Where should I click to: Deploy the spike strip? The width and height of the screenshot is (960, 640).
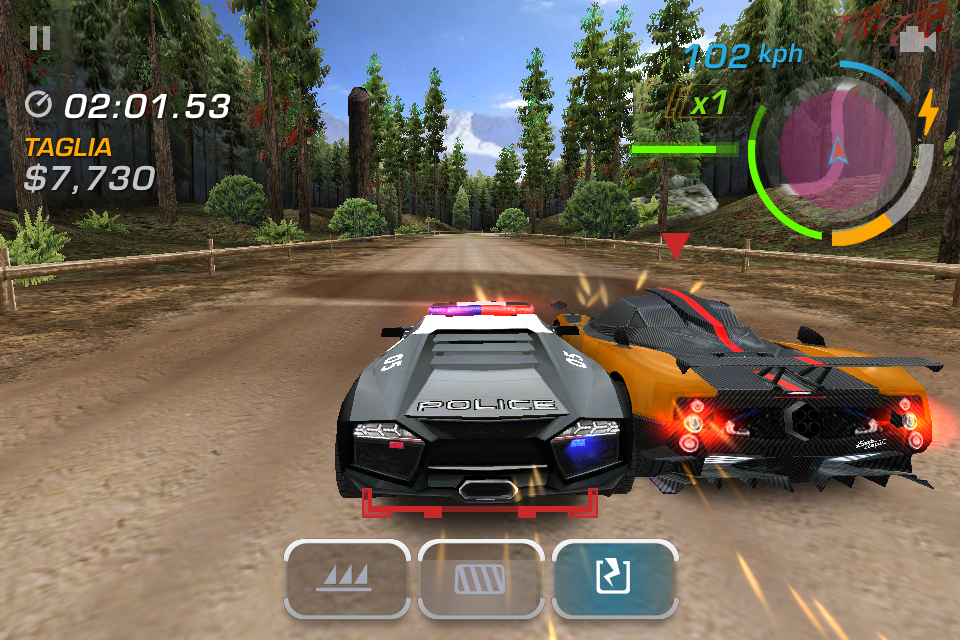pyautogui.click(x=346, y=579)
